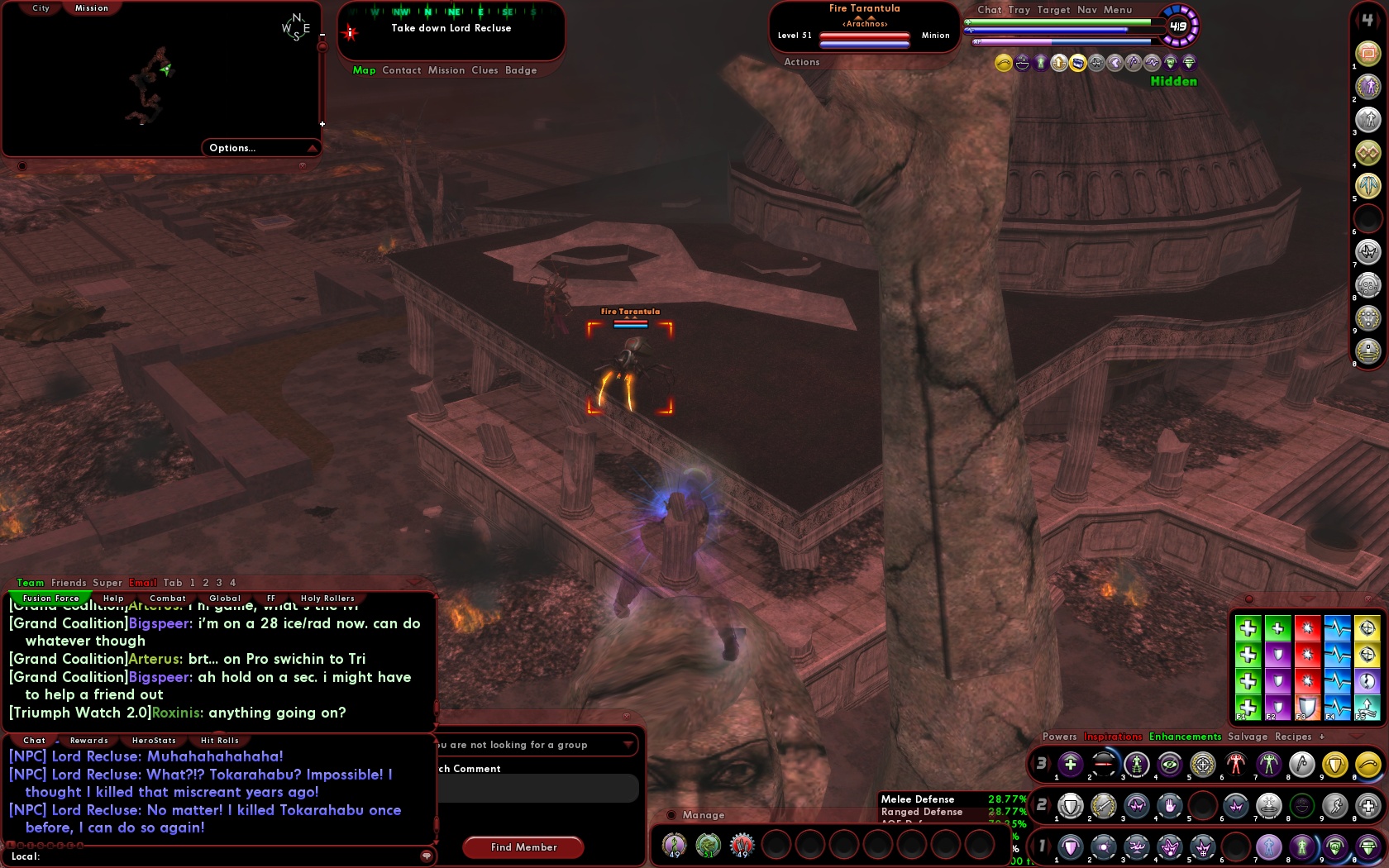Switch to the Clues tab in the mission window
Screen dimensions: 1389x868
point(485,70)
